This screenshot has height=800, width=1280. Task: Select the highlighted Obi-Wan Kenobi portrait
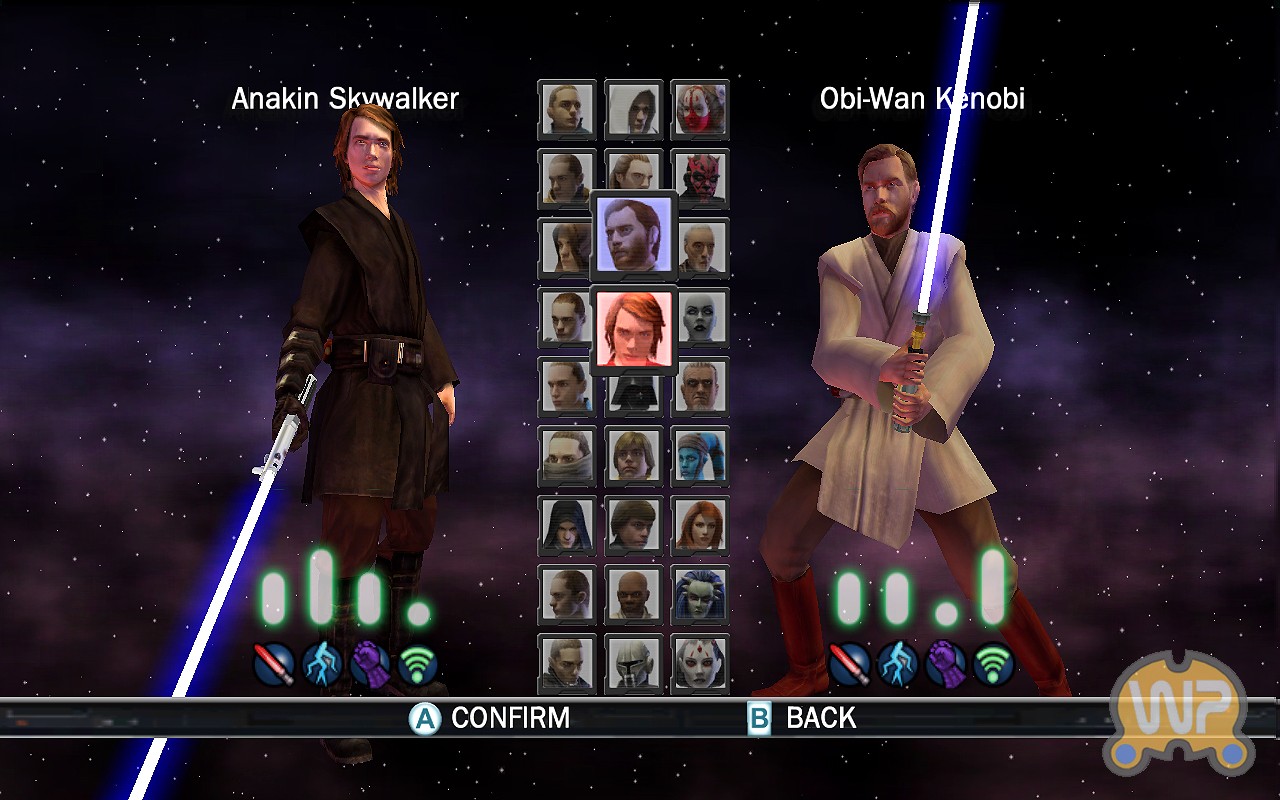click(x=634, y=236)
